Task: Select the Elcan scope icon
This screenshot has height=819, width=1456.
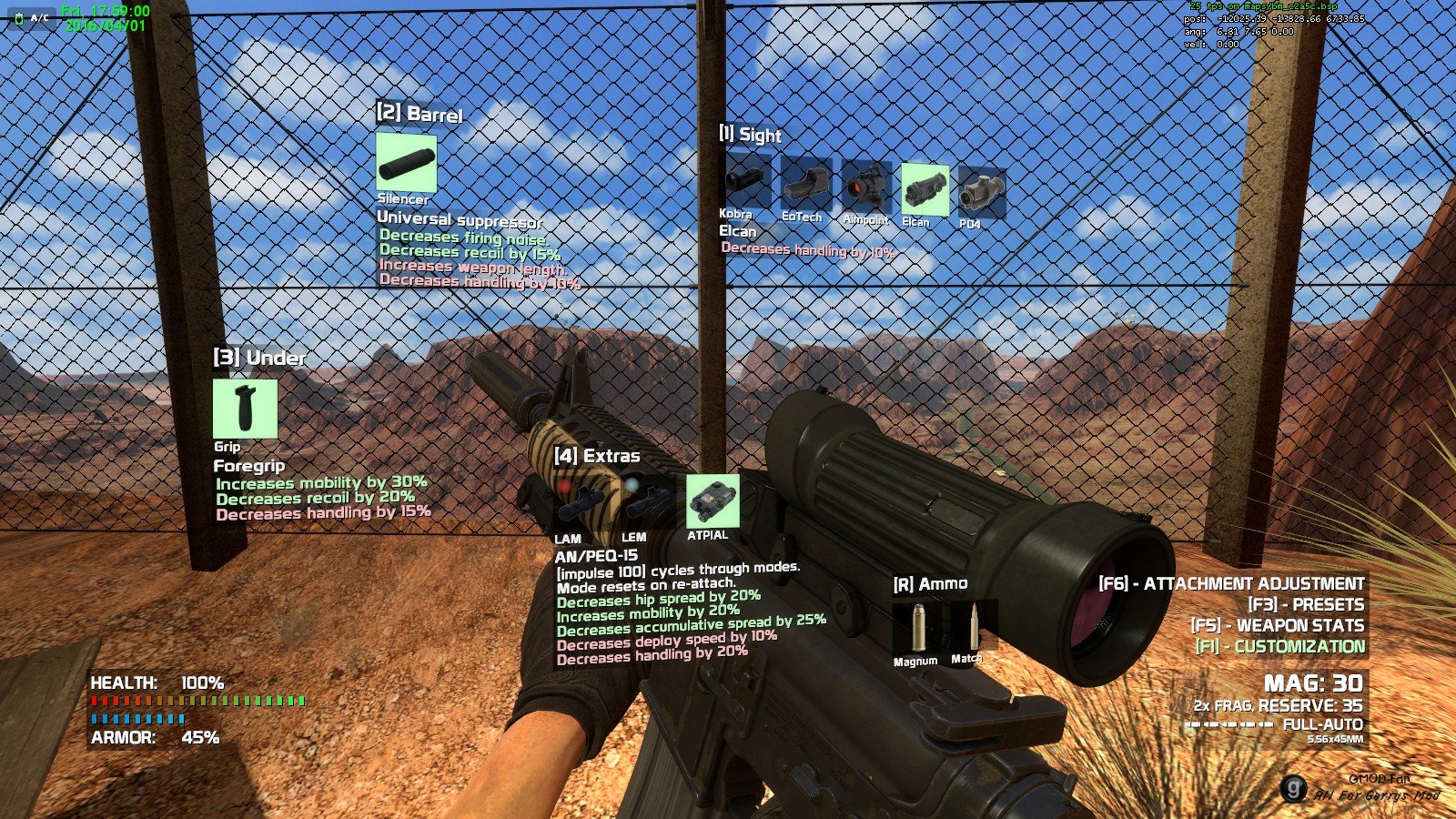Action: (x=925, y=190)
